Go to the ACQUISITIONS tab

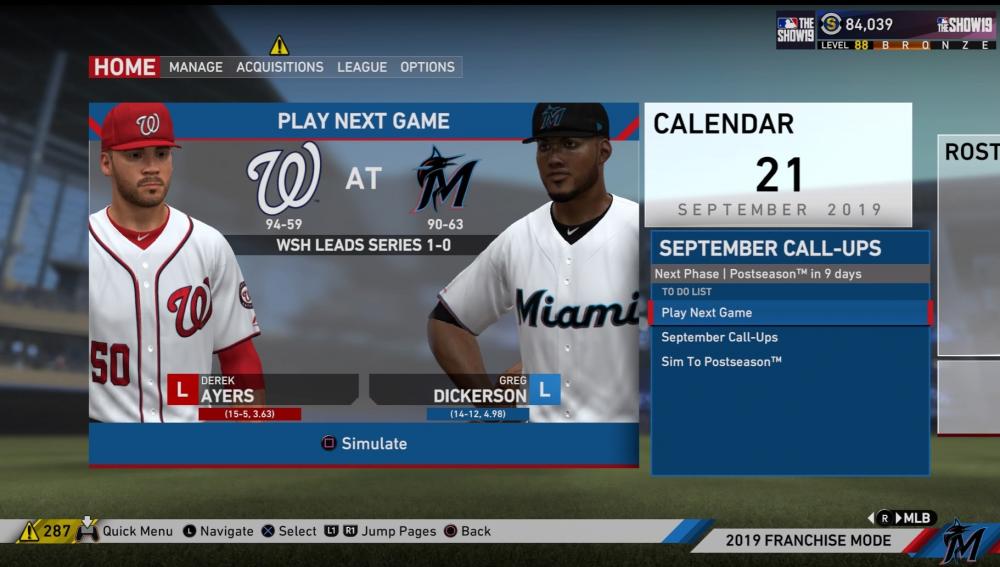click(x=280, y=67)
